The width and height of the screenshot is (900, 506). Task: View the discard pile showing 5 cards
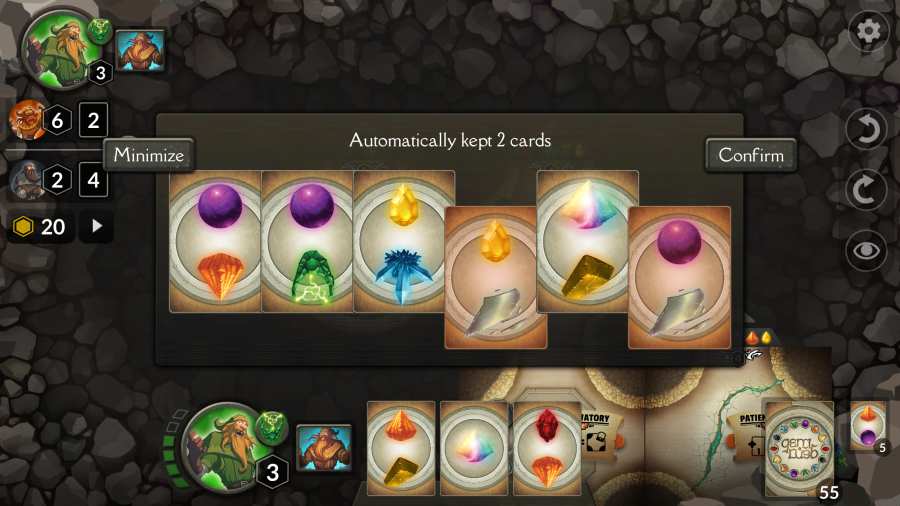pos(867,427)
